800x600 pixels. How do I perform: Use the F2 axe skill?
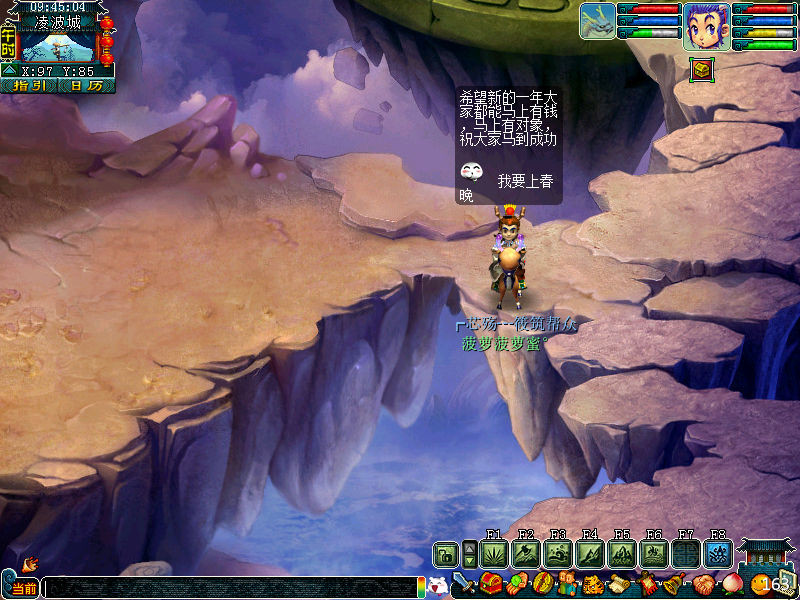coord(526,554)
